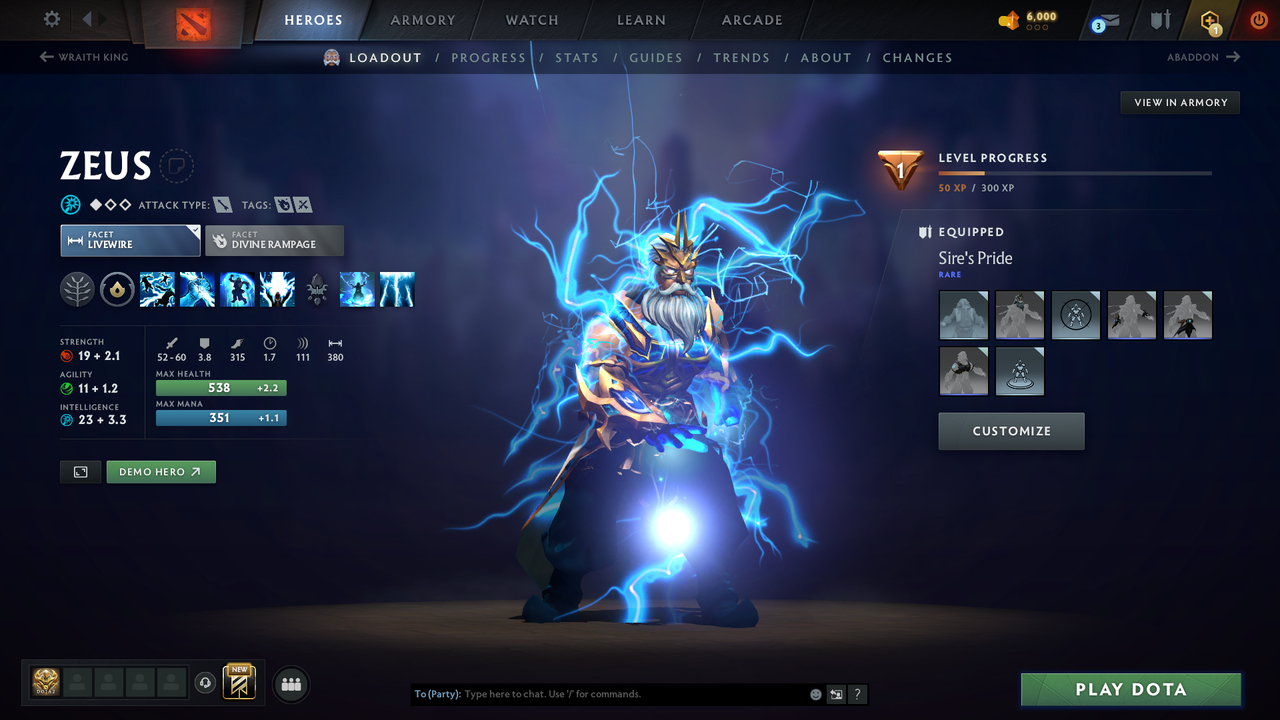1280x720 pixels.
Task: Click the Thundergod's Wrath ability icon
Action: (277, 290)
